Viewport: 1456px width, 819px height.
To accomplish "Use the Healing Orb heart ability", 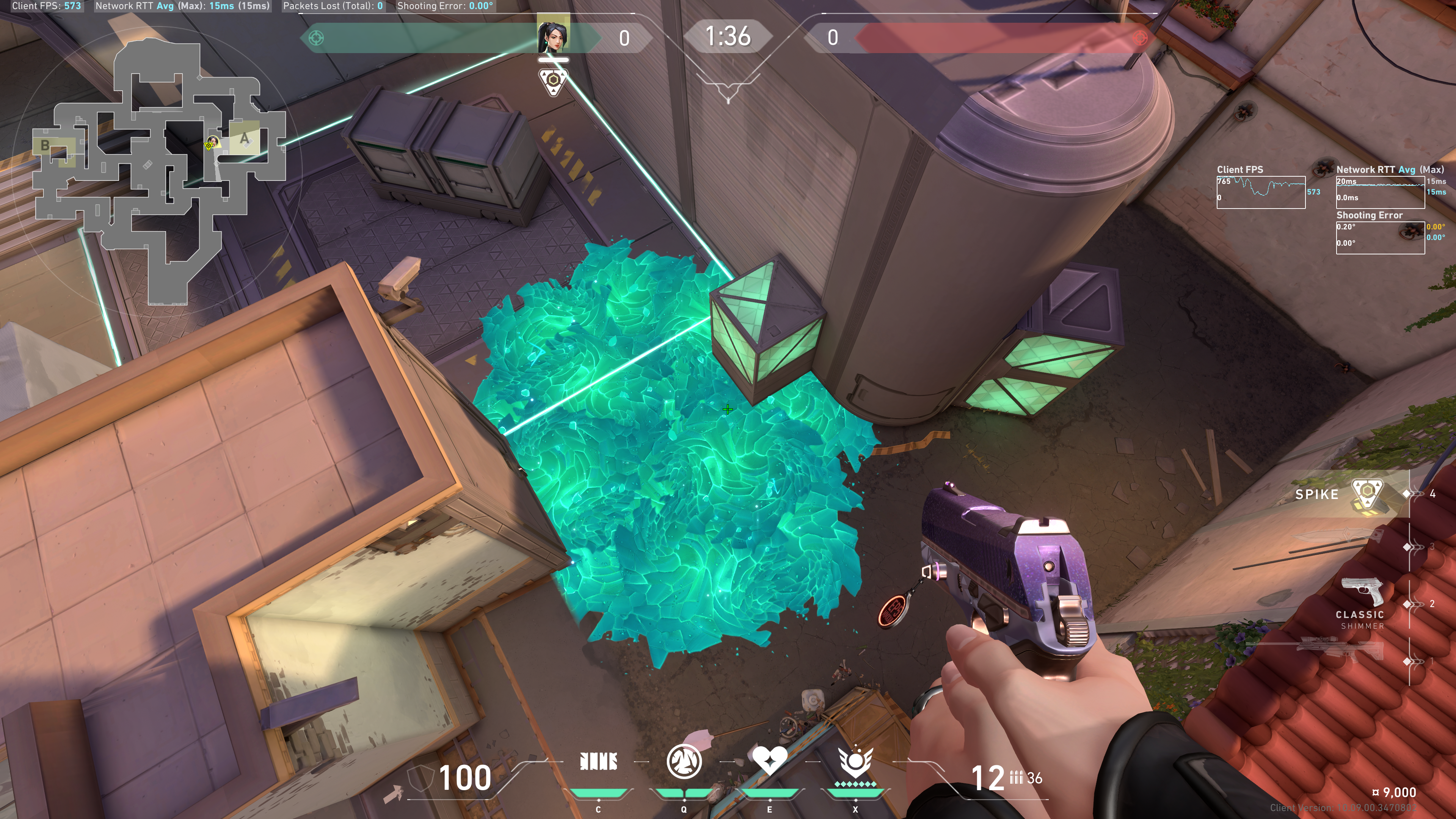I will 769,760.
